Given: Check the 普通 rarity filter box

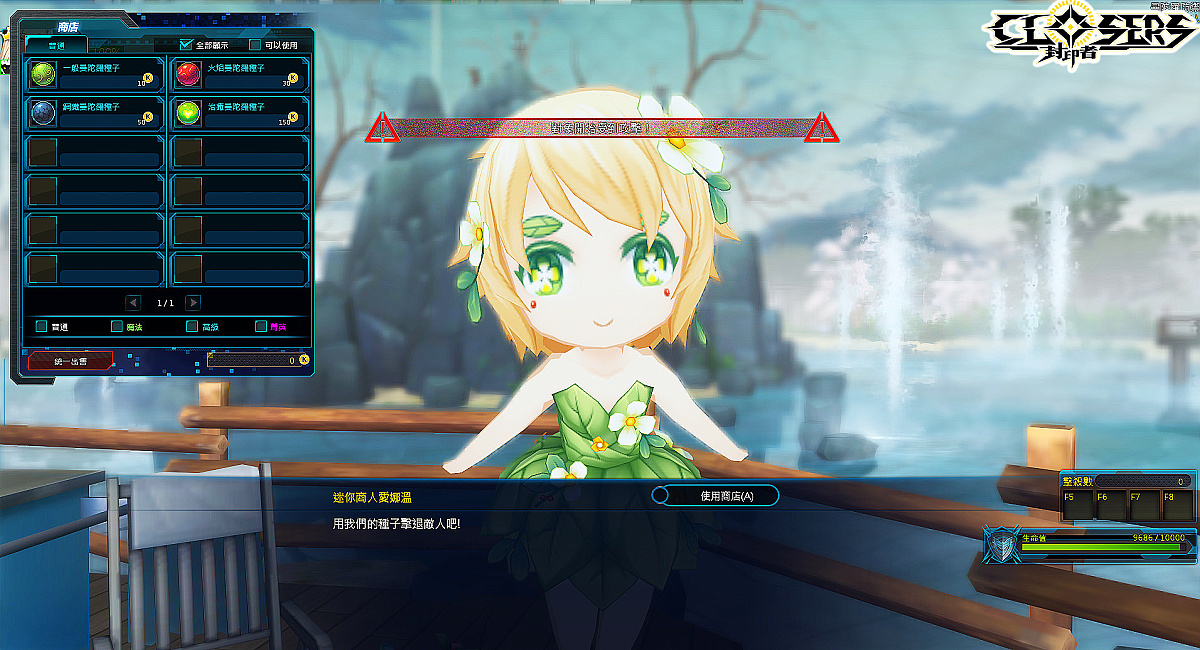Looking at the screenshot, I should coord(41,326).
